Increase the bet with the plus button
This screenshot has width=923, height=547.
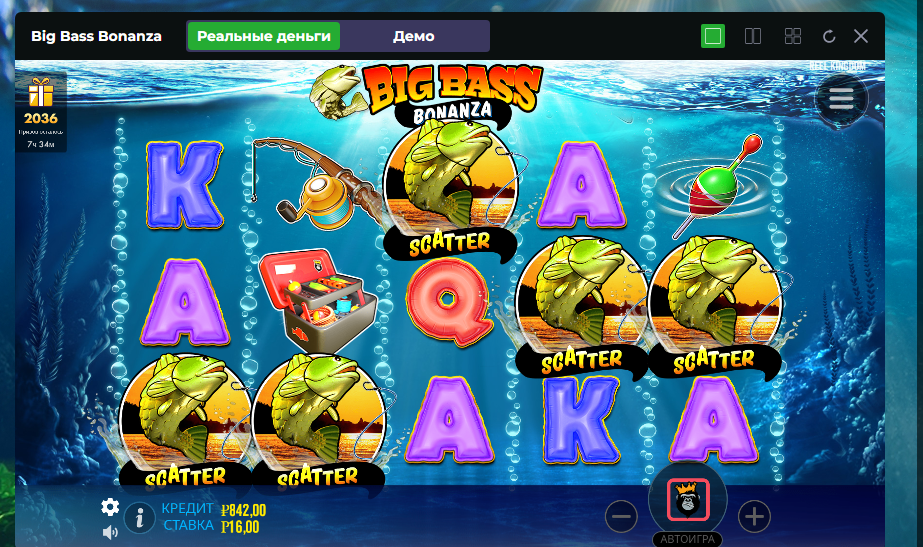pos(754,517)
